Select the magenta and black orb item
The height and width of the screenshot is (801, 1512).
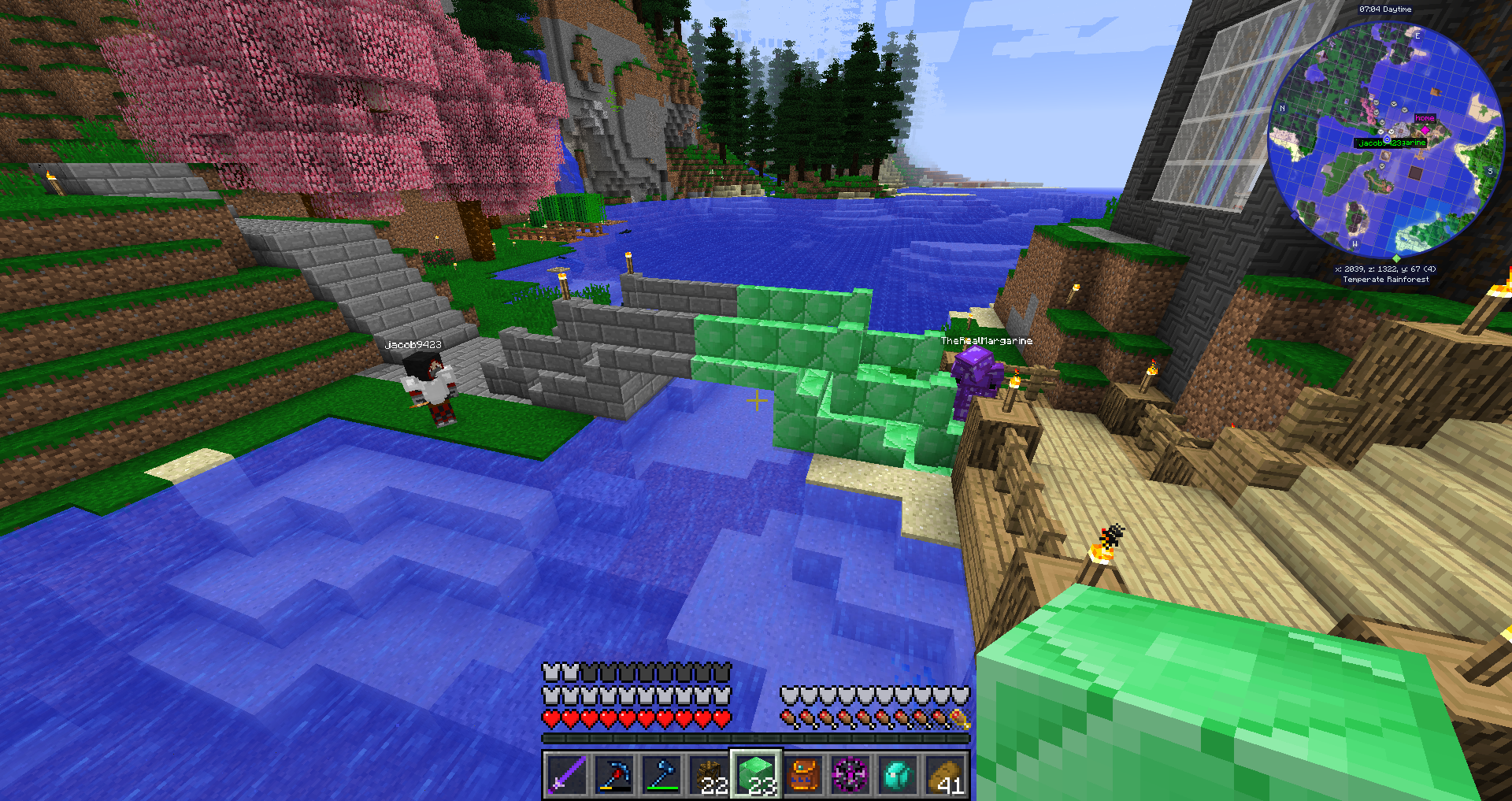[850, 774]
